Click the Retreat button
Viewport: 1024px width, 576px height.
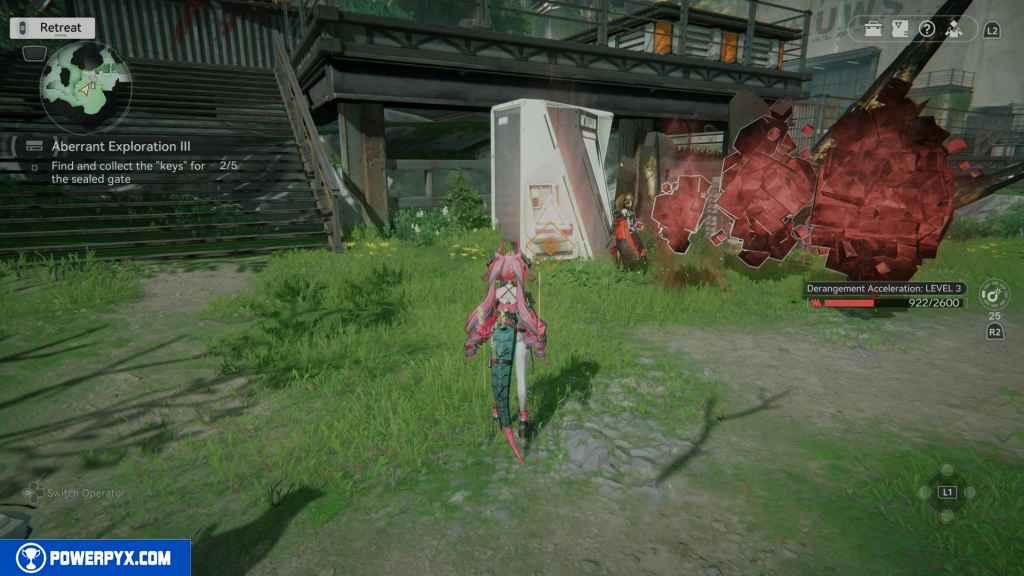click(x=53, y=28)
